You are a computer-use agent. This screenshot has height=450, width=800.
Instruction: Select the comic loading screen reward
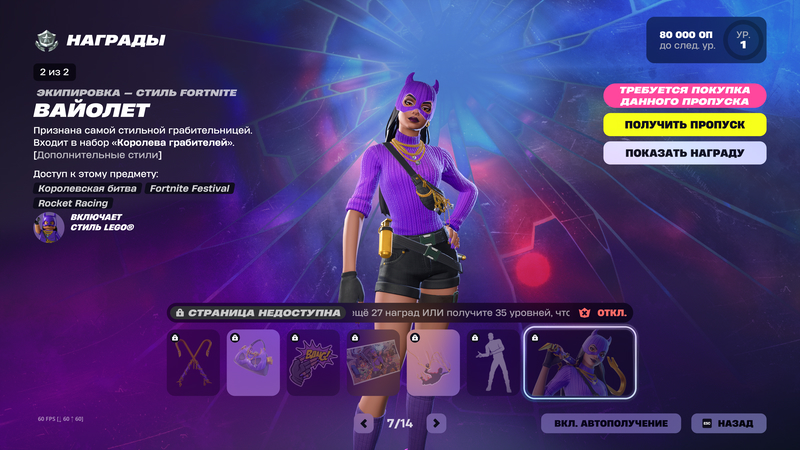pyautogui.click(x=373, y=363)
